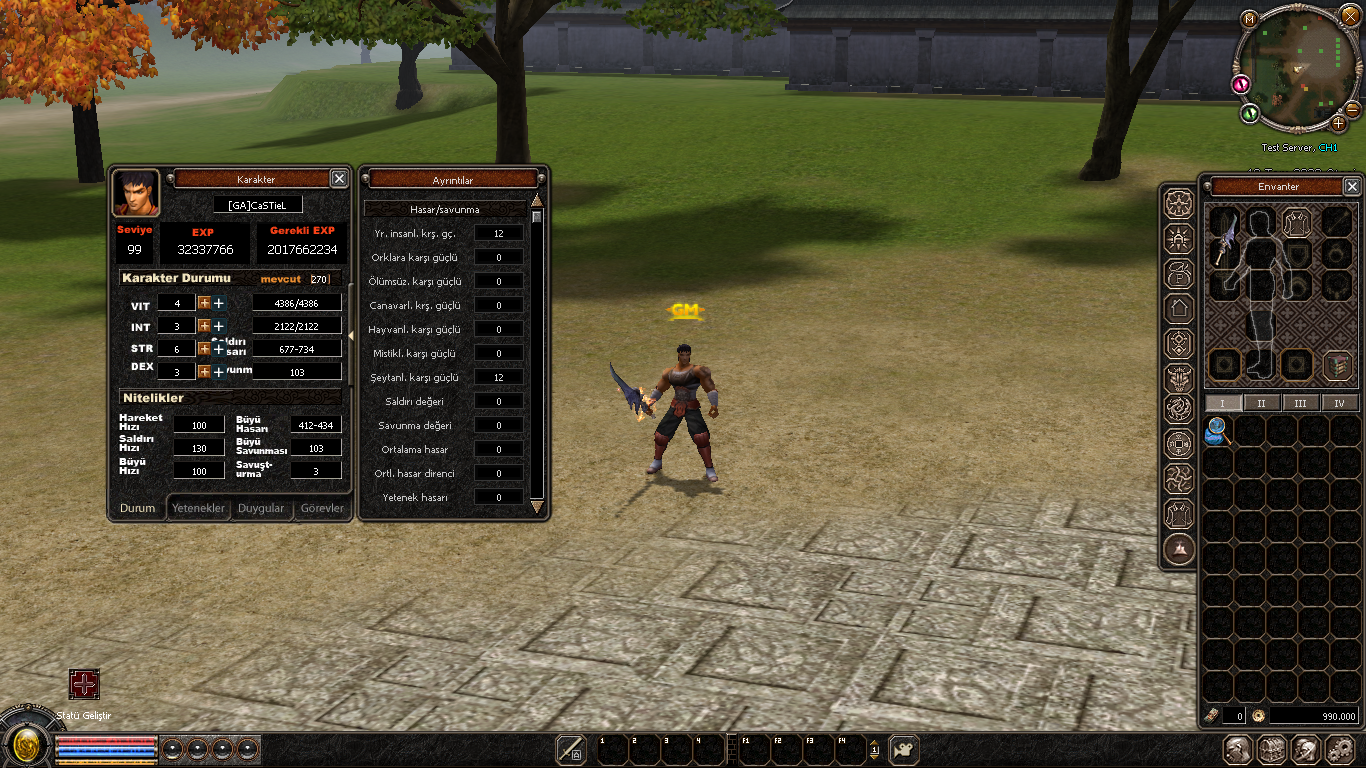Switch to the Yetenekler tab

pos(198,508)
